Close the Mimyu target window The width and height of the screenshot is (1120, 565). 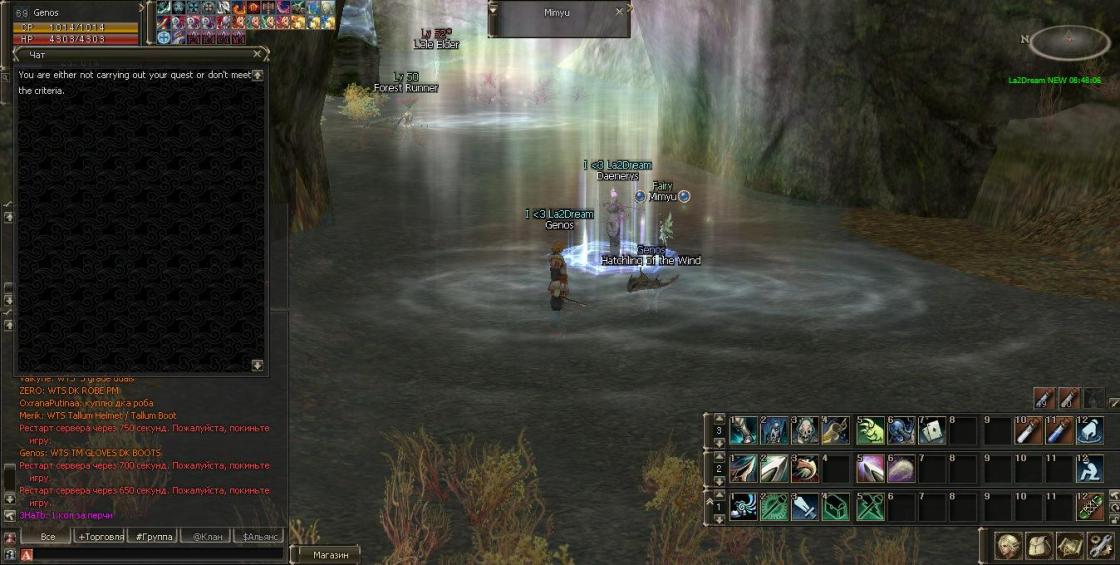pos(619,12)
